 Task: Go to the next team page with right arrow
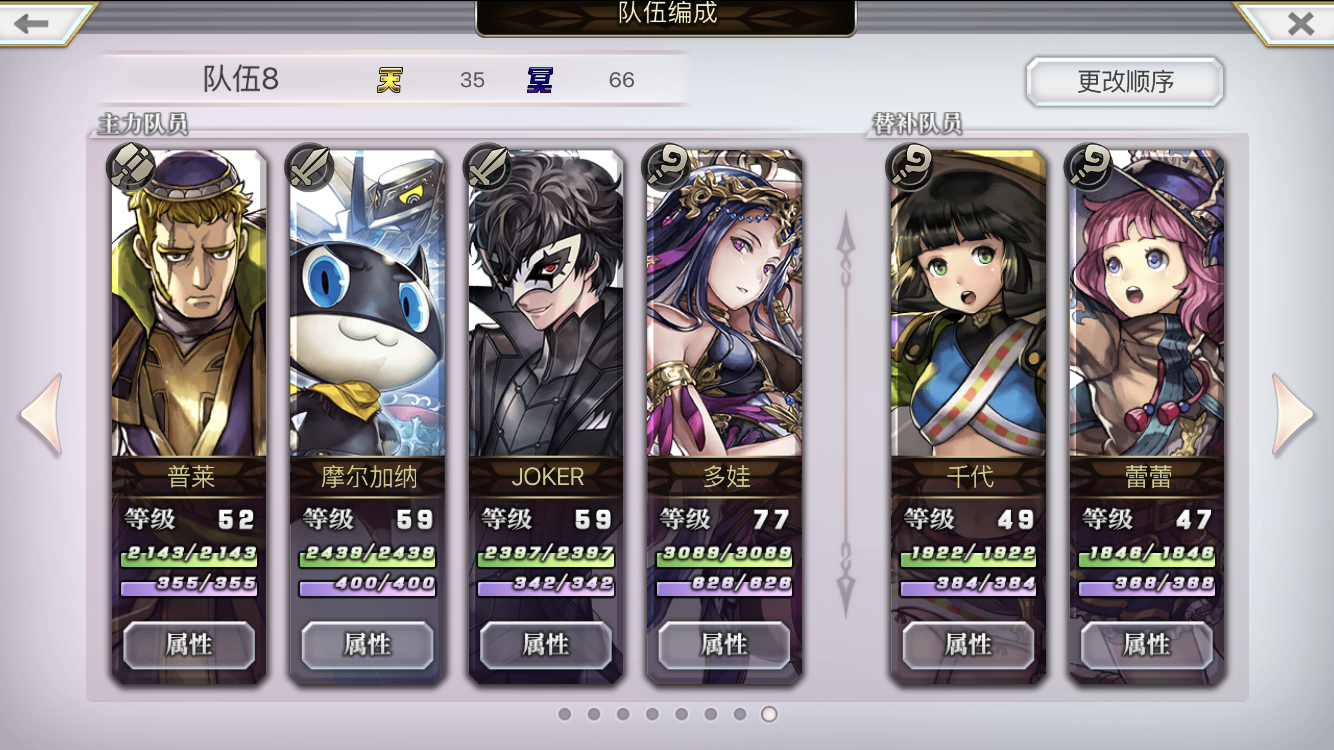pos(1295,412)
